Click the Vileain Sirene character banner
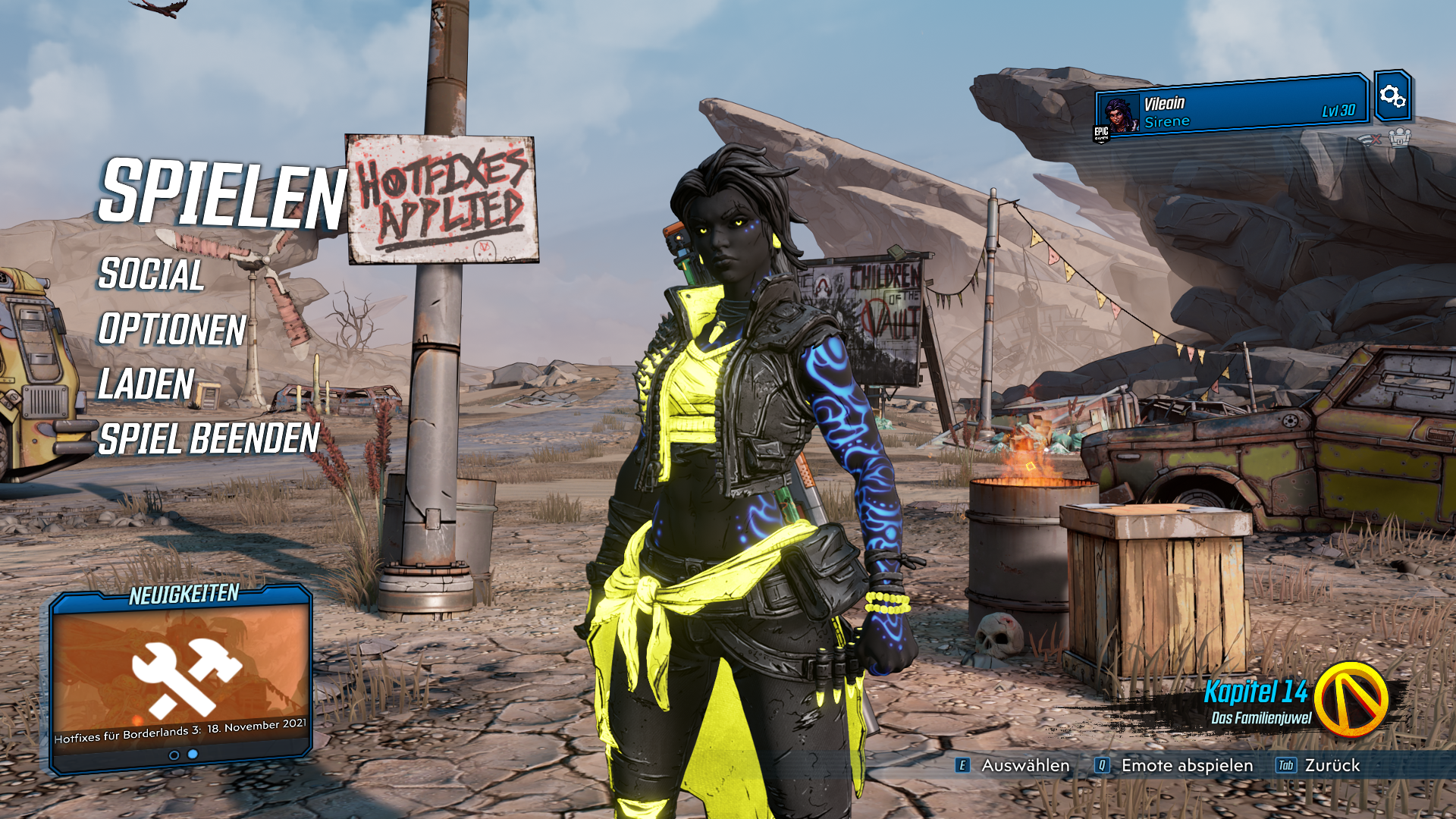 1232,111
